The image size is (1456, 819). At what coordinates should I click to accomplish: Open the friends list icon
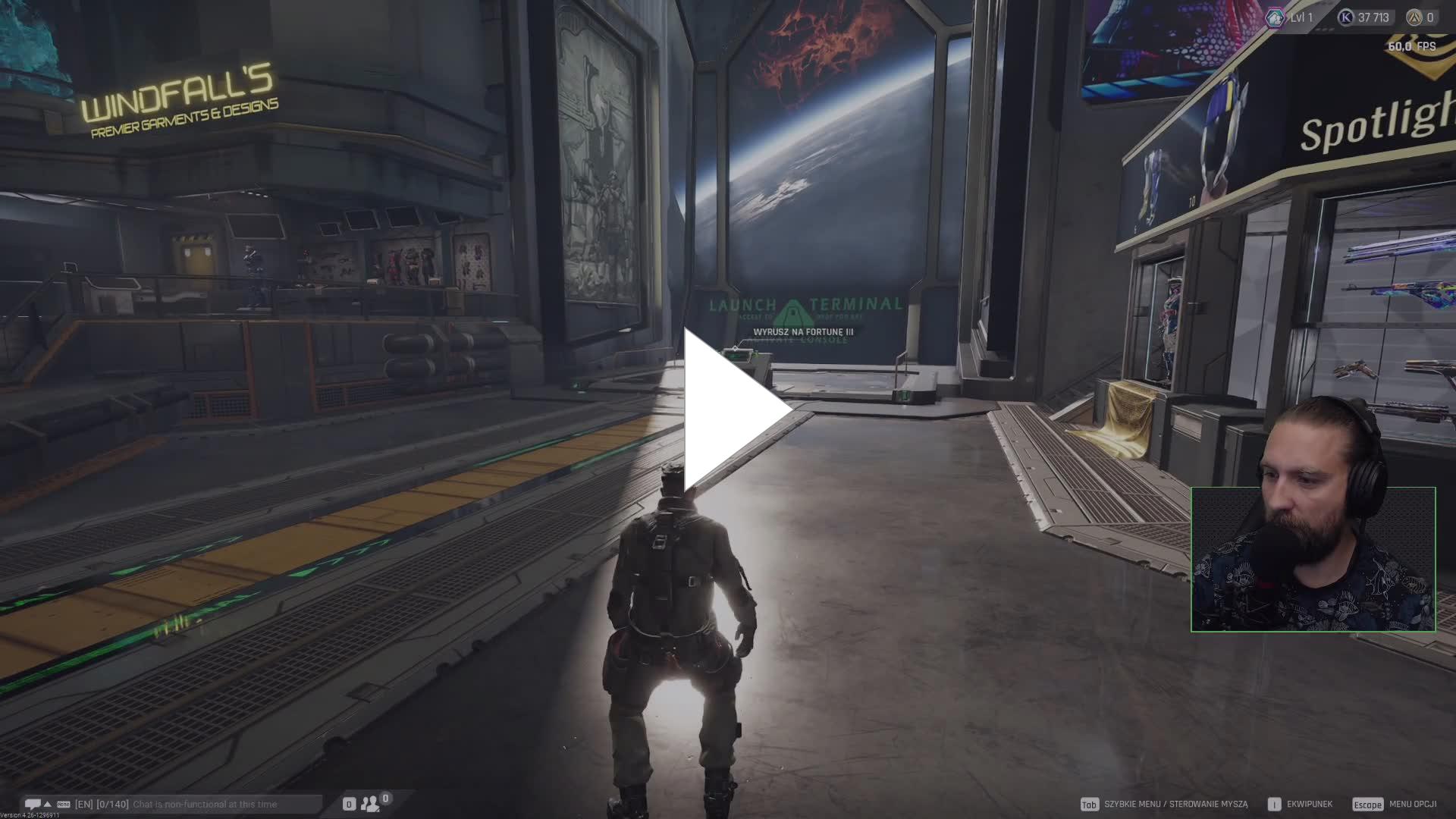370,803
